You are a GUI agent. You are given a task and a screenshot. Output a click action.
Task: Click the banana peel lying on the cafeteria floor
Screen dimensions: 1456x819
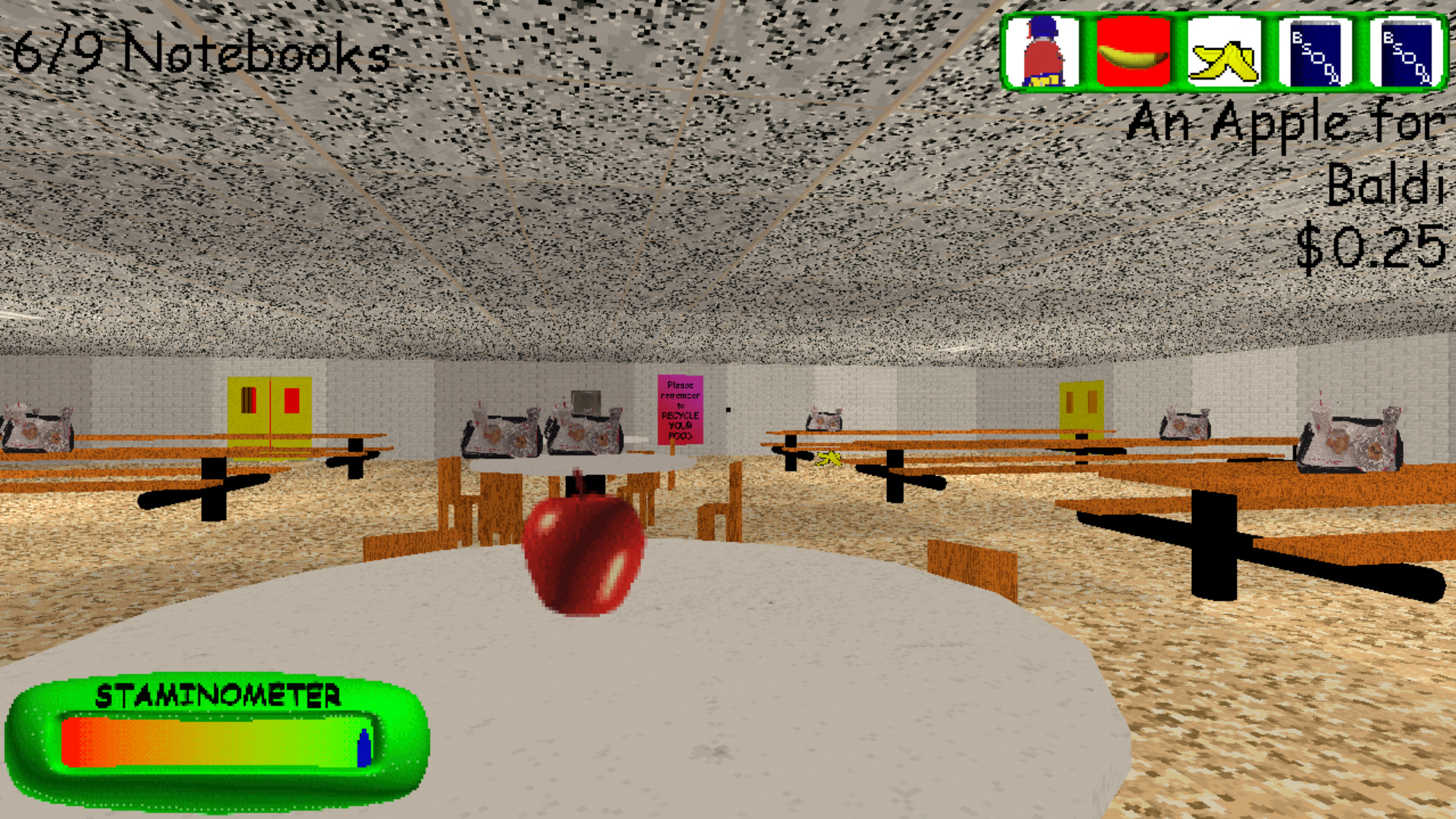click(x=829, y=458)
